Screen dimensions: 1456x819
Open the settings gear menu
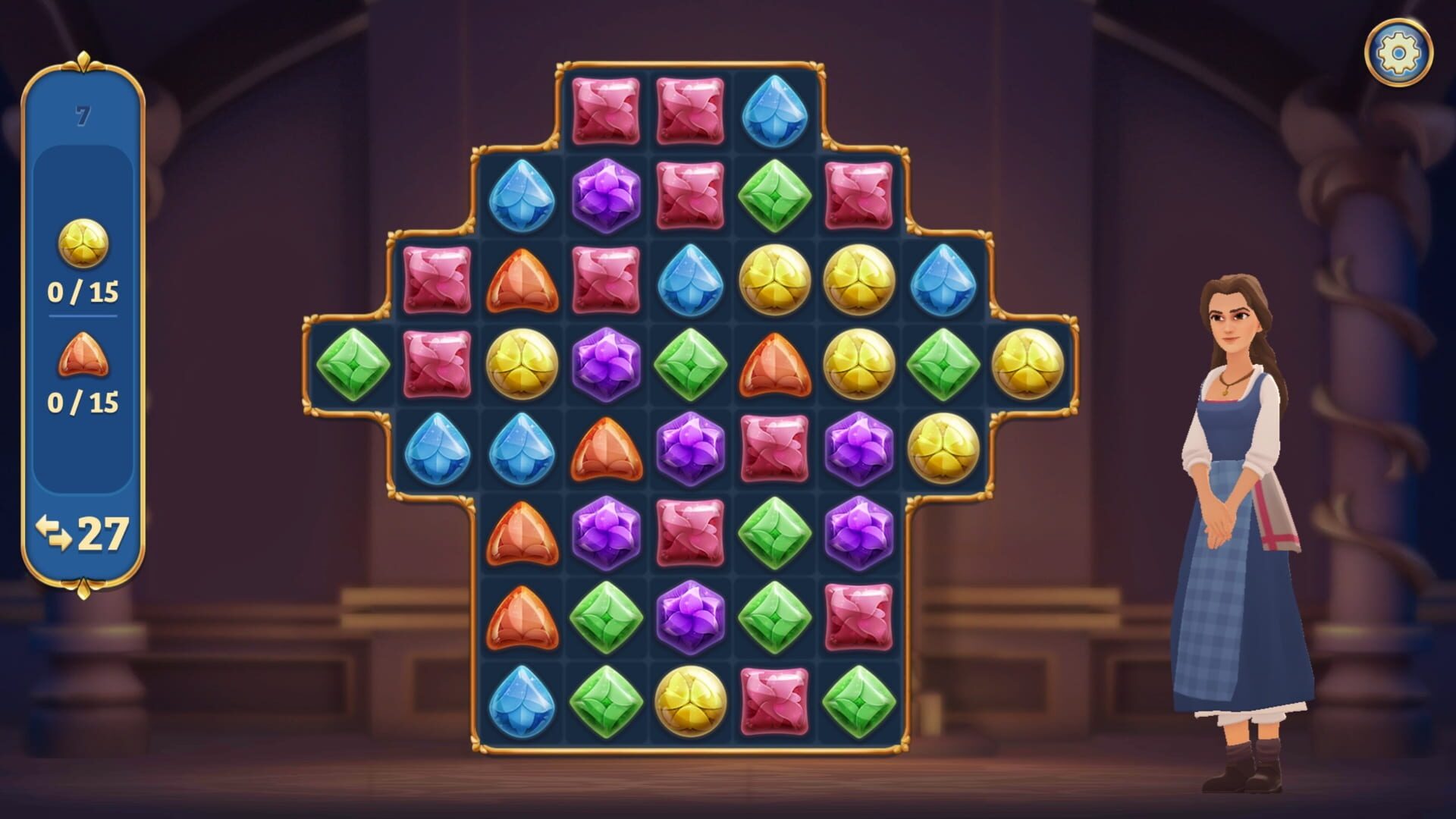1399,53
